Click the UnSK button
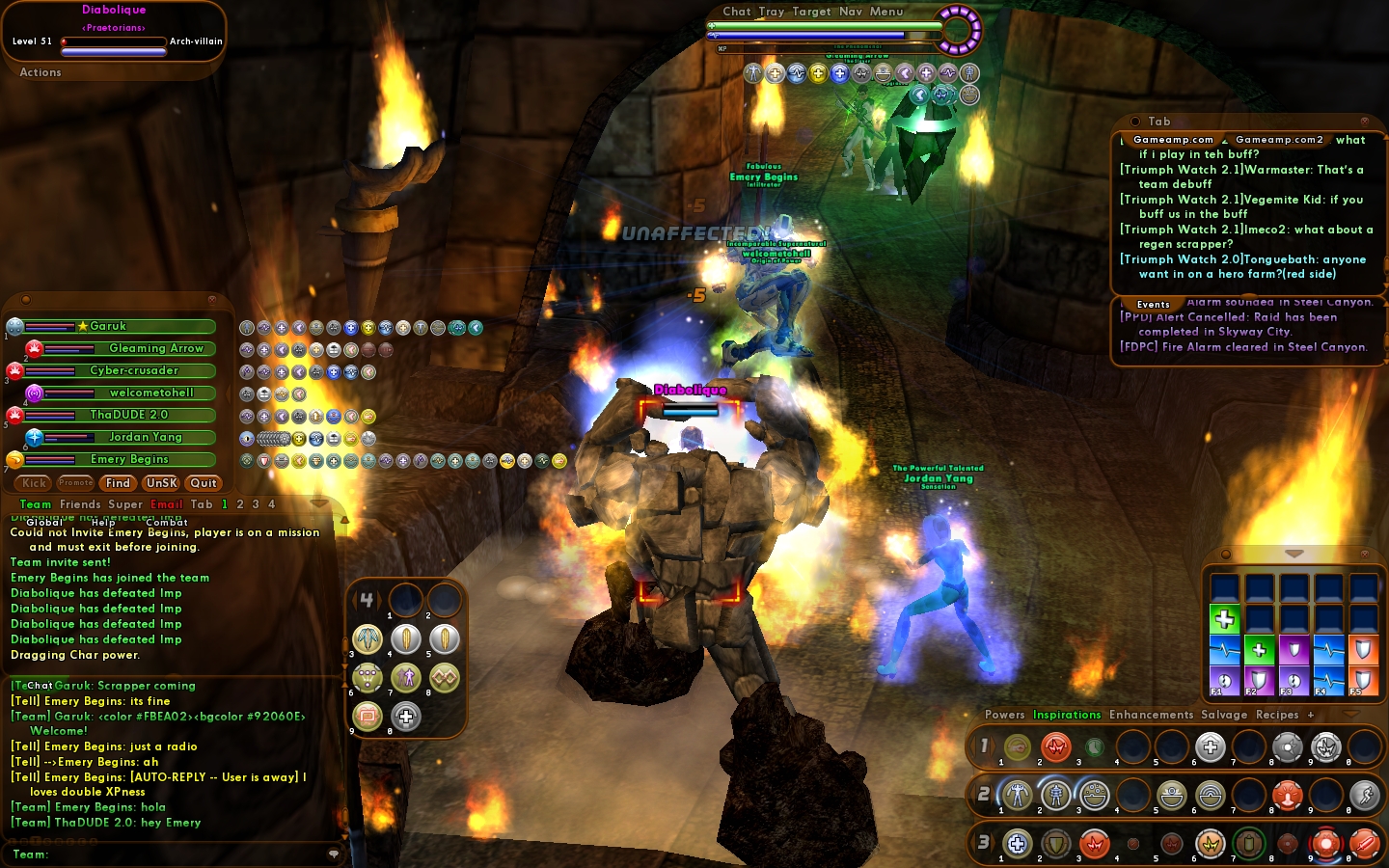Screen dimensions: 1389x868 161,483
